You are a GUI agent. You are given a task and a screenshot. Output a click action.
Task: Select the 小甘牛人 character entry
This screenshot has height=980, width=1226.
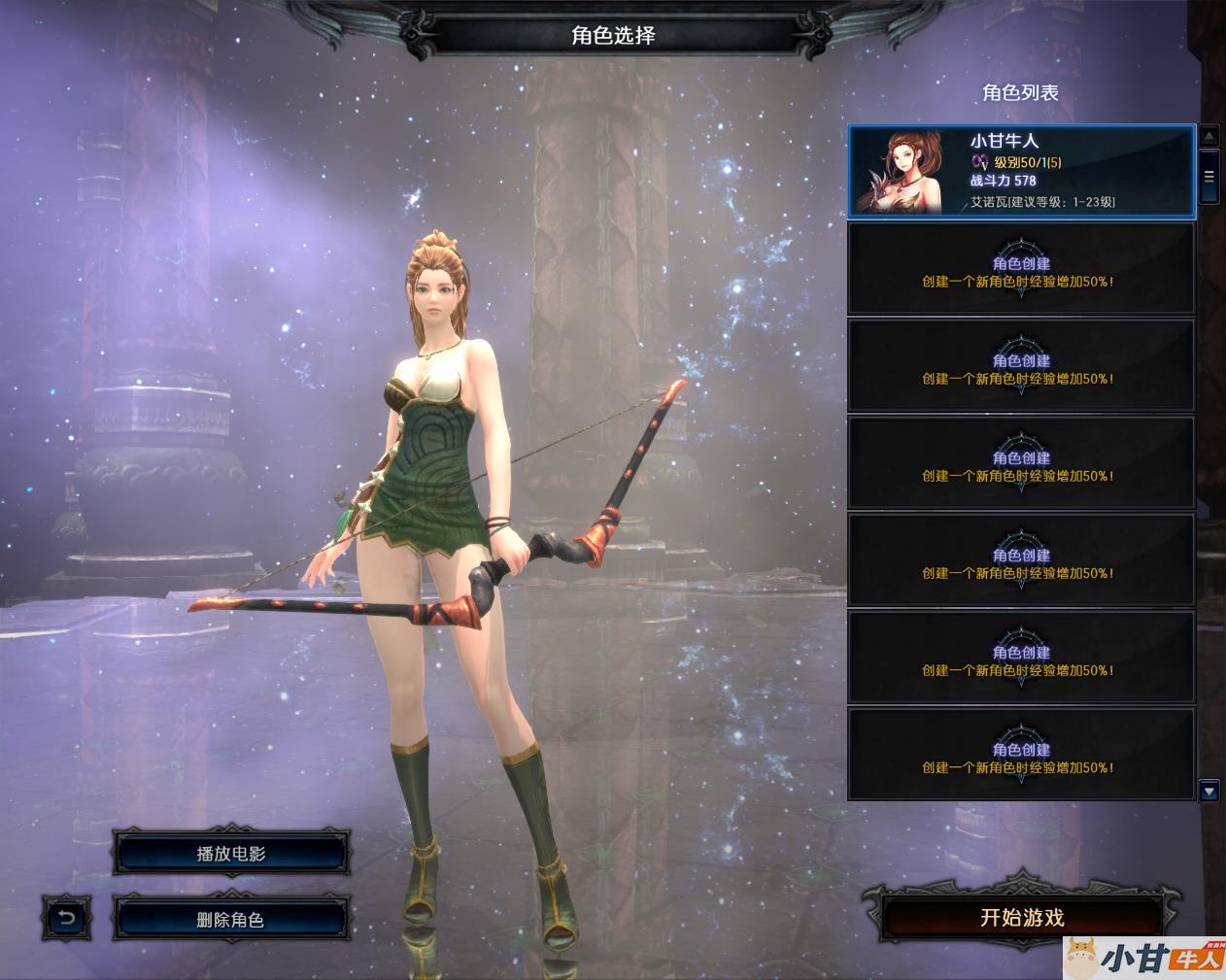(x=1021, y=171)
